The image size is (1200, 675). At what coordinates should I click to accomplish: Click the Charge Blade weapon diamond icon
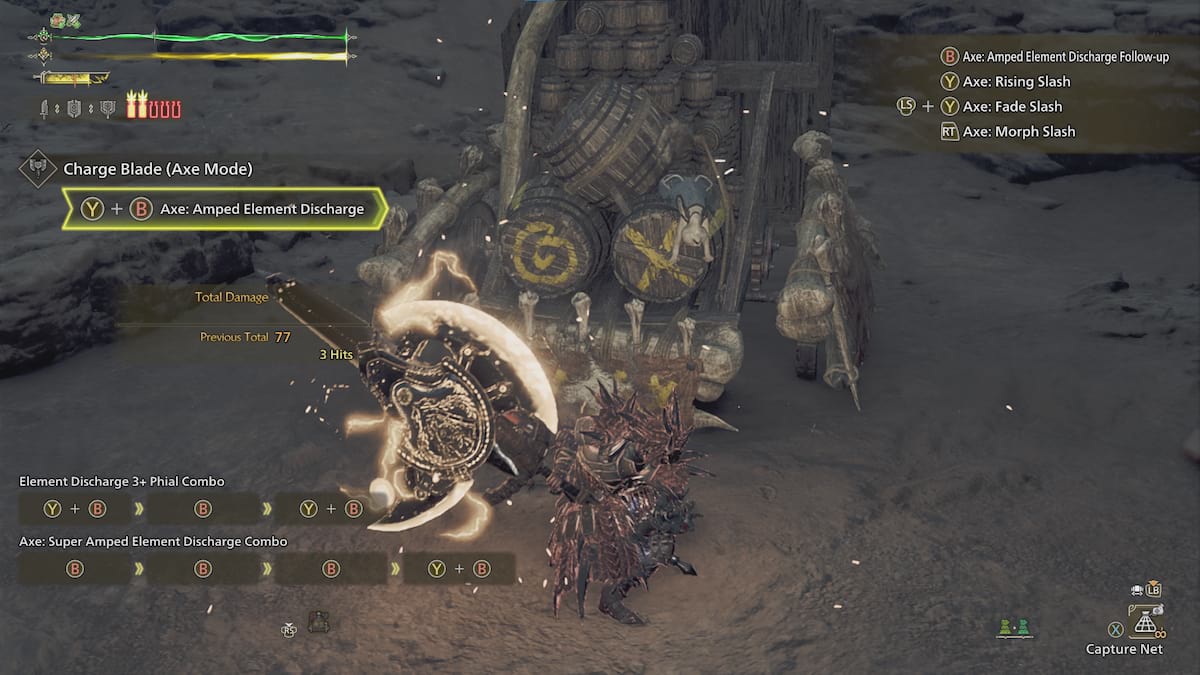click(37, 168)
